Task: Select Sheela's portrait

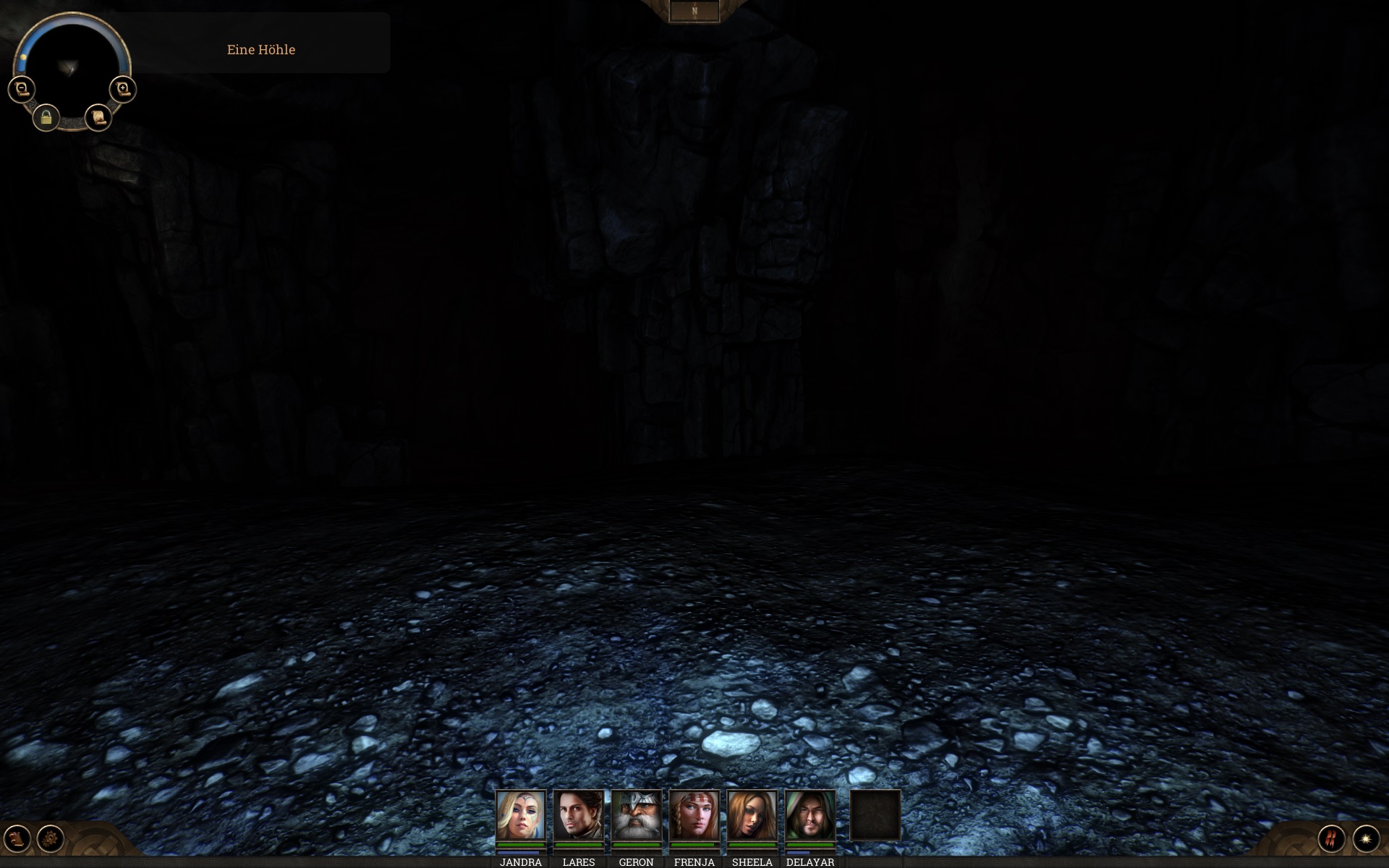Action: coord(752,815)
